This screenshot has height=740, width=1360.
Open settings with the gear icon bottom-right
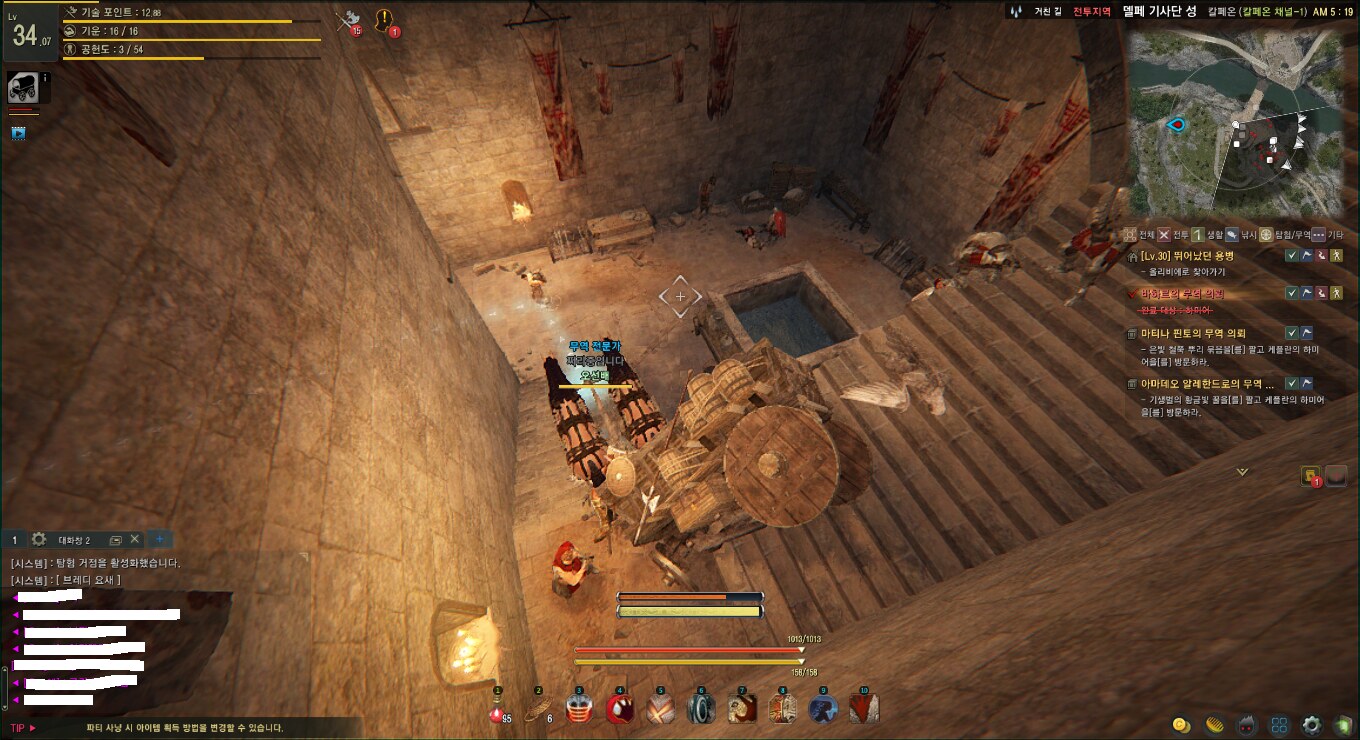point(1311,725)
